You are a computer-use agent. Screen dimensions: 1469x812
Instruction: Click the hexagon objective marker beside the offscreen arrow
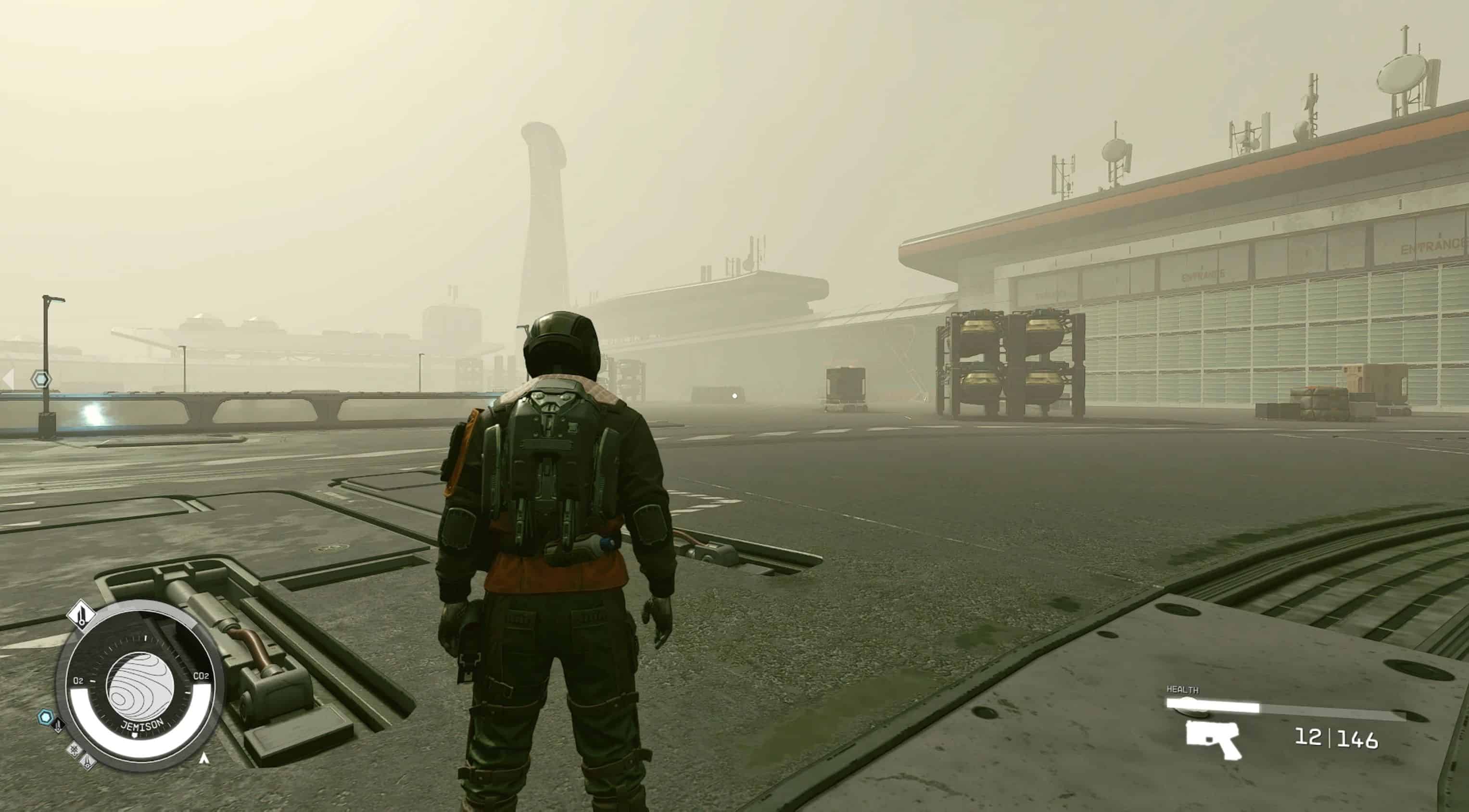click(x=41, y=379)
